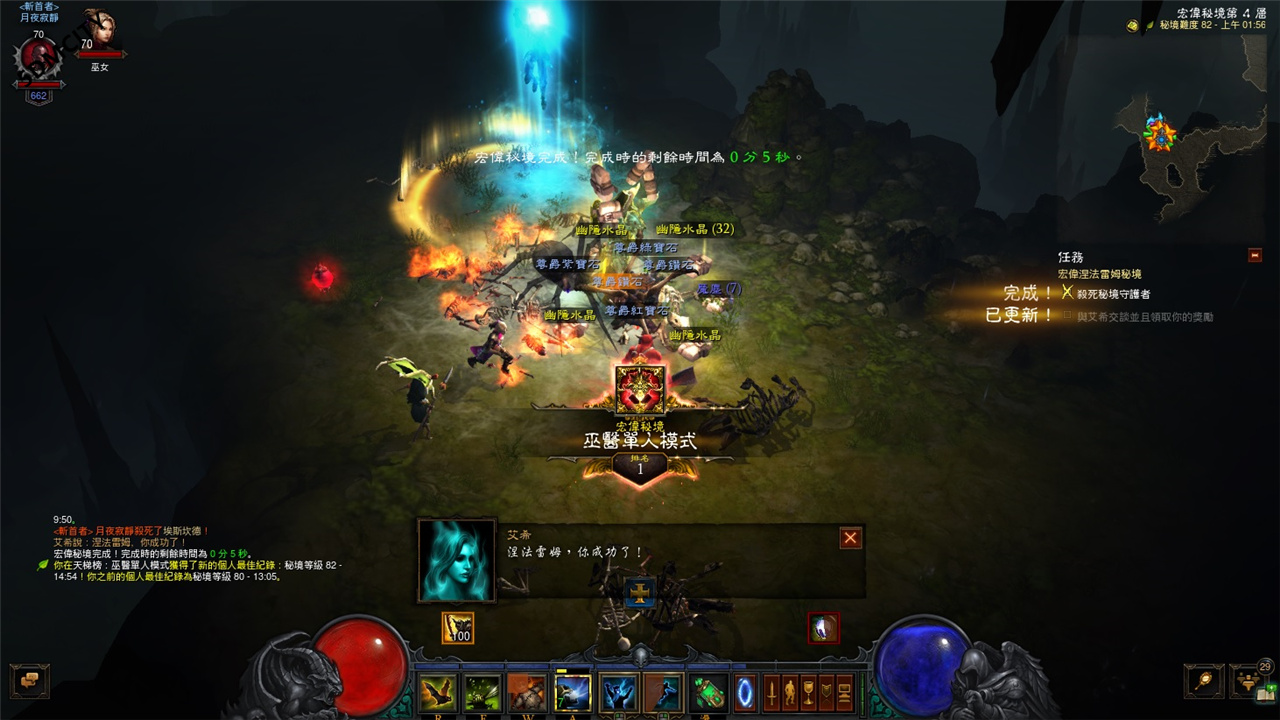1280x720 pixels.
Task: Select the Piranhas skill on the E slot
Action: coord(484,690)
